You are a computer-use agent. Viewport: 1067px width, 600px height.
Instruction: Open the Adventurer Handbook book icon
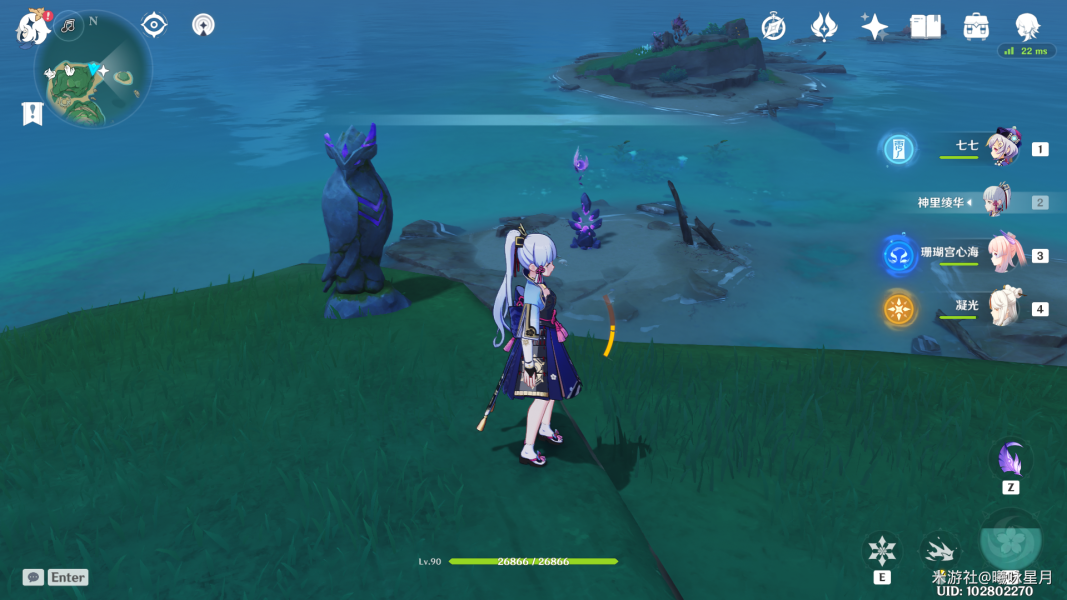(x=925, y=27)
